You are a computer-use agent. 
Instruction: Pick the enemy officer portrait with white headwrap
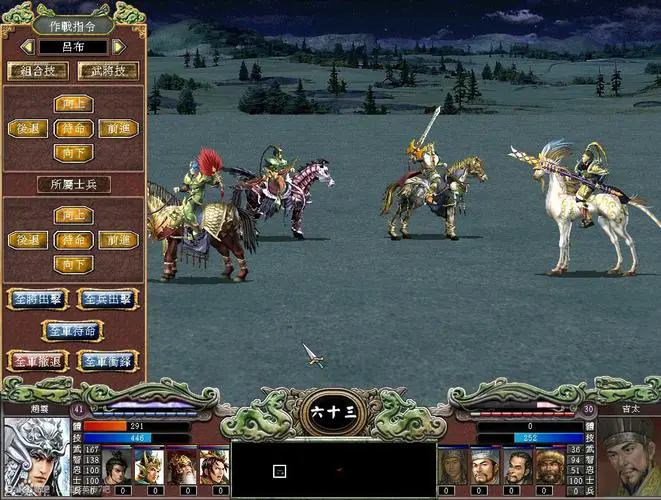(x=485, y=465)
